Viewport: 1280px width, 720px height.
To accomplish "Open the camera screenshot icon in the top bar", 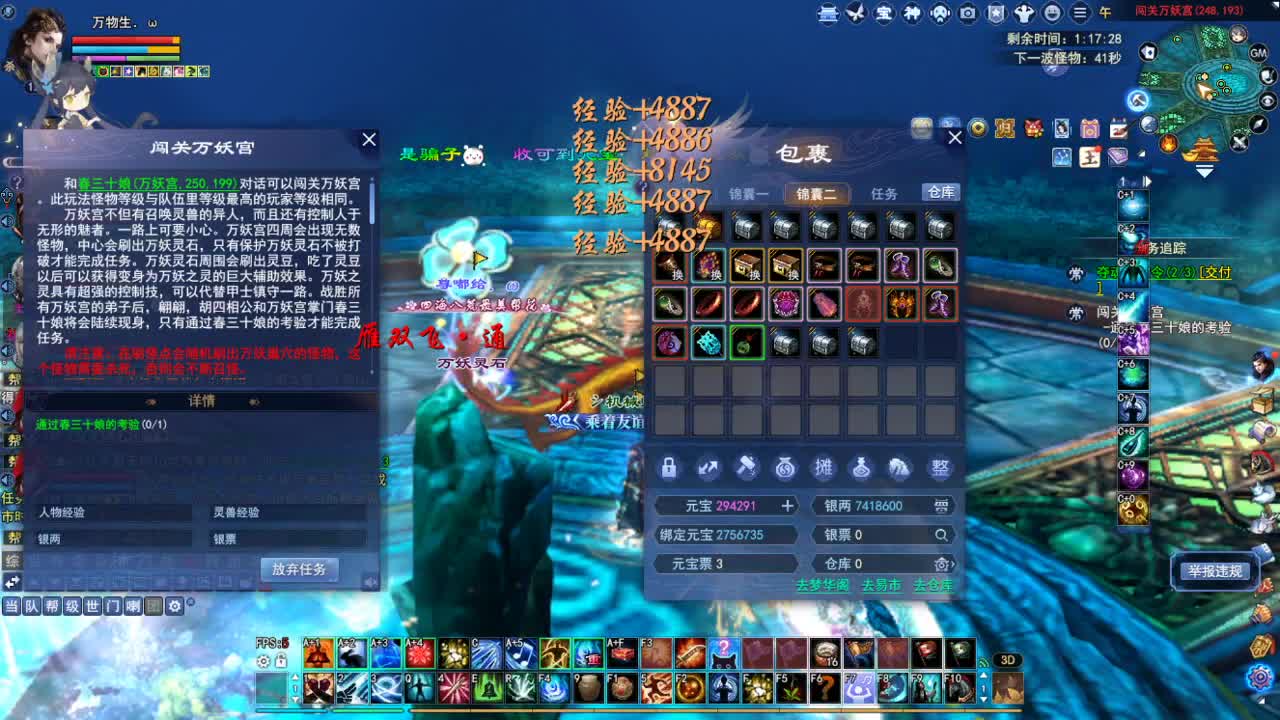I will [x=966, y=14].
